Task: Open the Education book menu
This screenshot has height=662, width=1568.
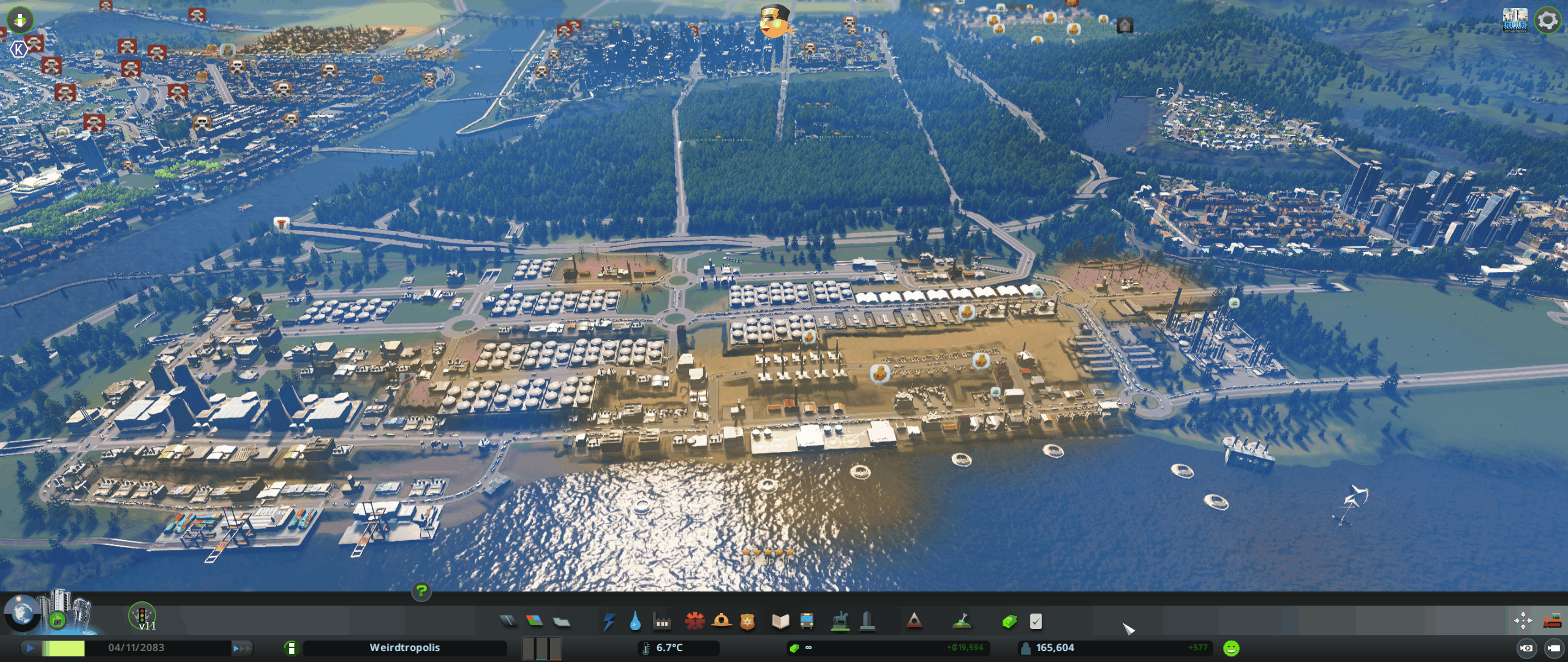Action: (x=780, y=622)
